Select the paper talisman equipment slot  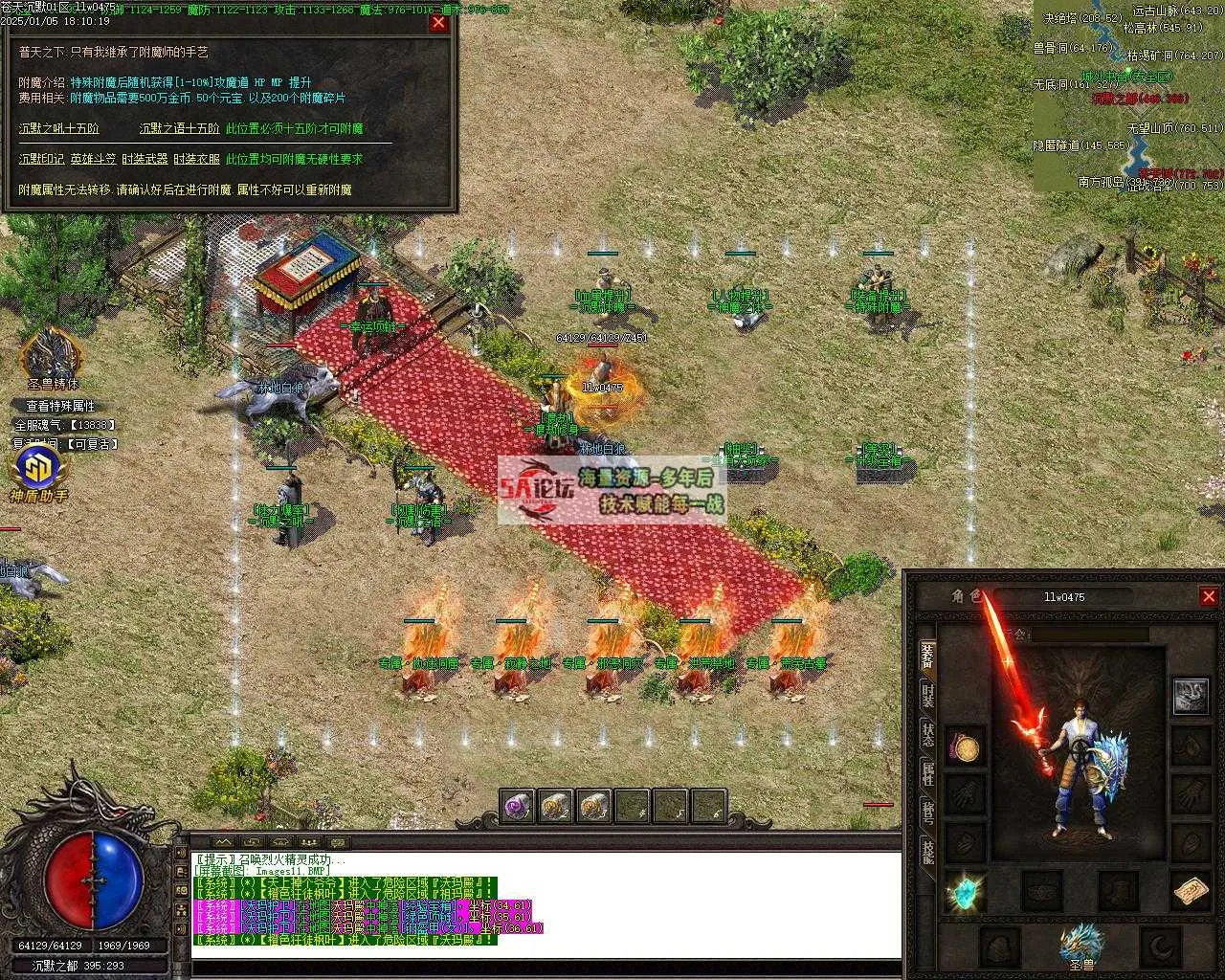[x=1192, y=892]
